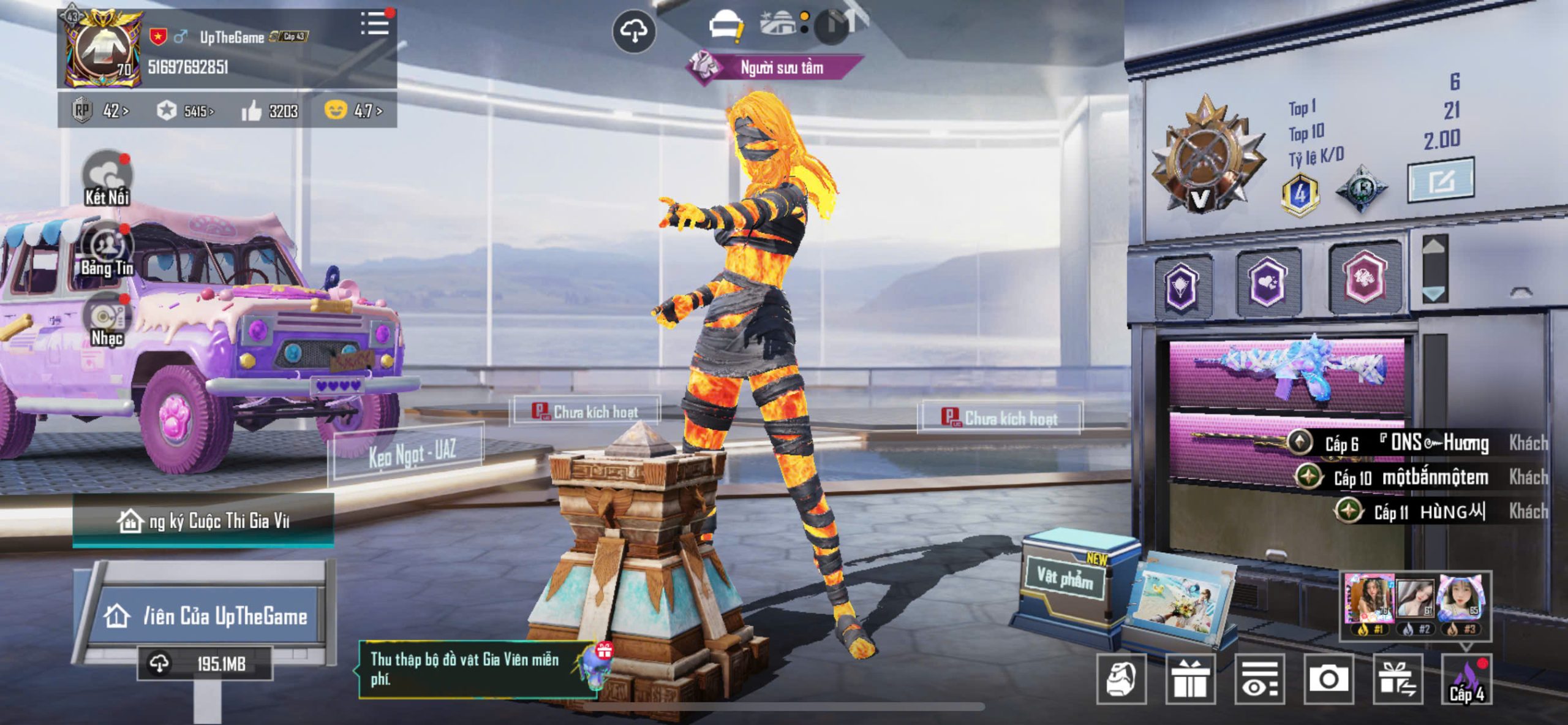Click the cloud download icon at top

tap(634, 31)
